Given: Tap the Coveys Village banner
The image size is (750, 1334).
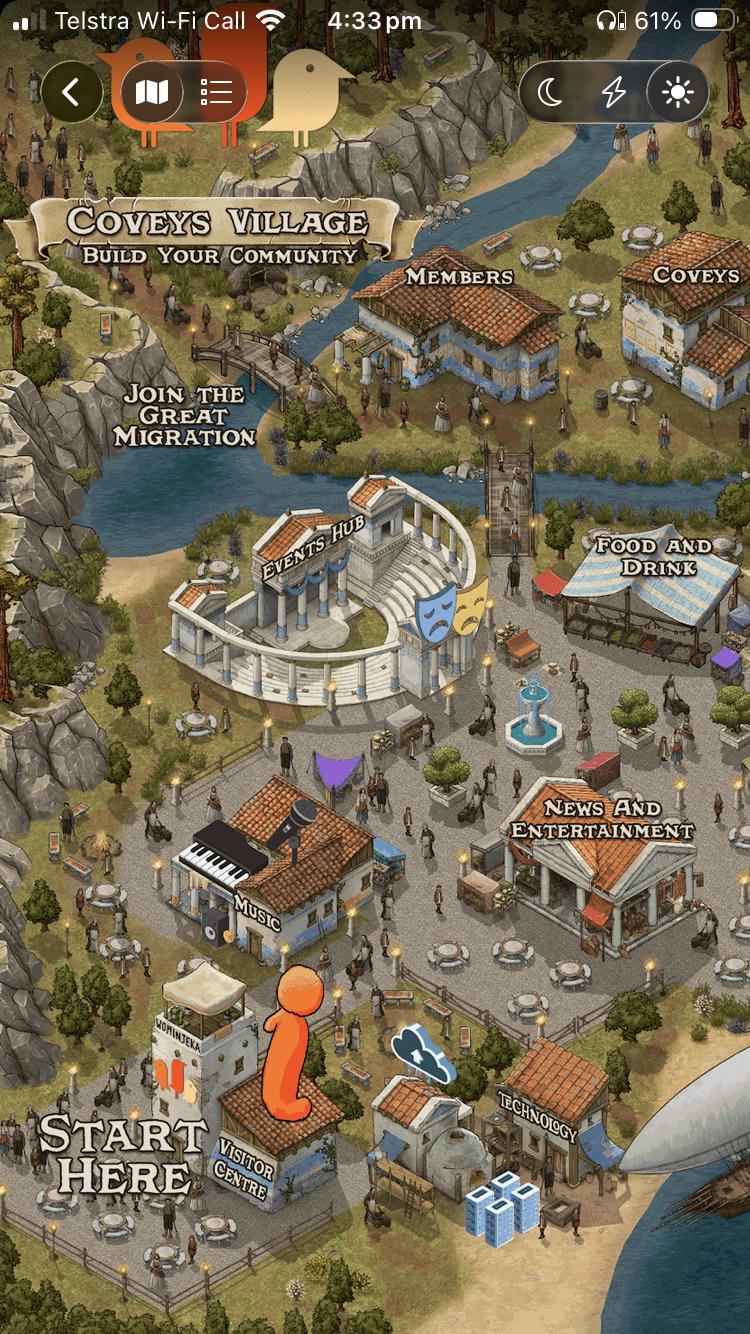Looking at the screenshot, I should click(x=217, y=233).
